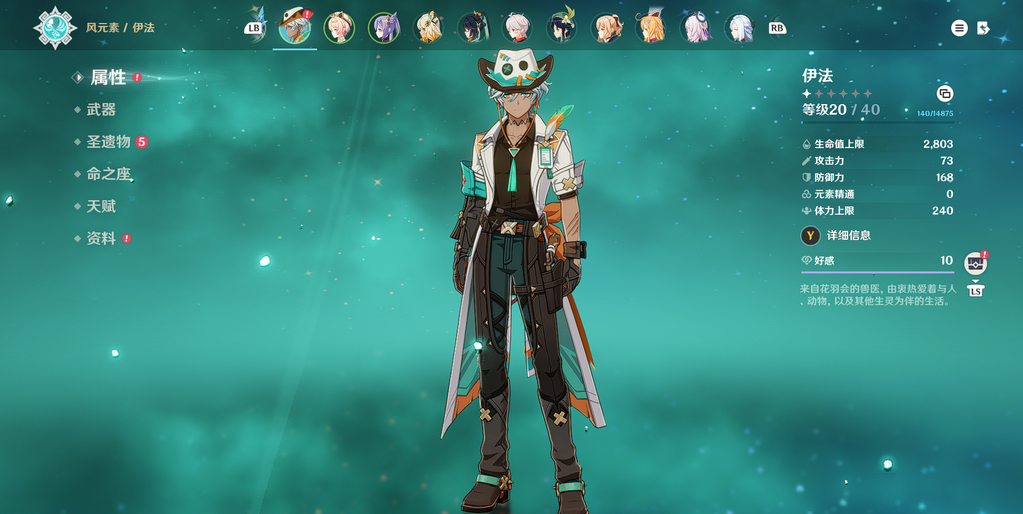
Task: Open the 资料 profile entry
Action: coord(101,239)
